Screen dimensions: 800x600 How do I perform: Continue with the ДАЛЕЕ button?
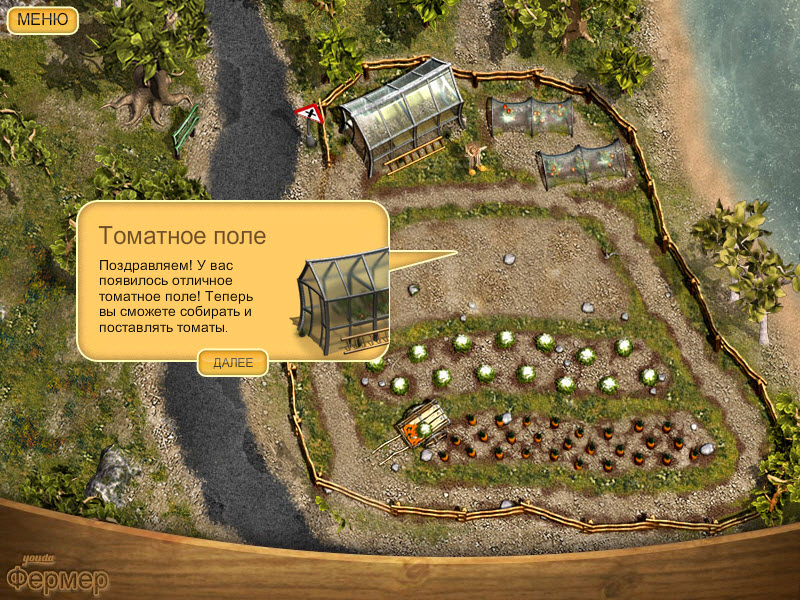(233, 363)
